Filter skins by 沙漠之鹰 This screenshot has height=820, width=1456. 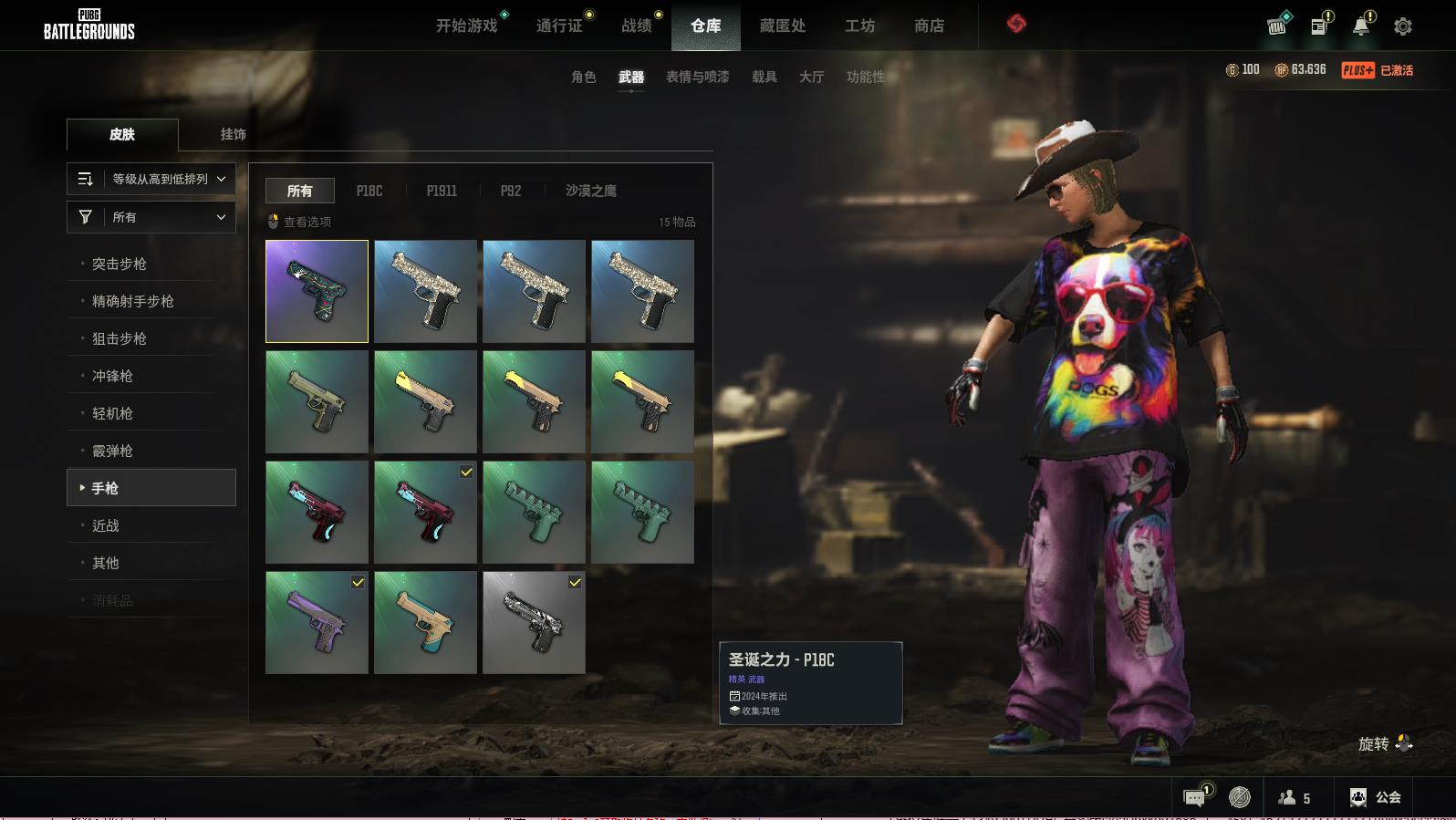[x=590, y=191]
